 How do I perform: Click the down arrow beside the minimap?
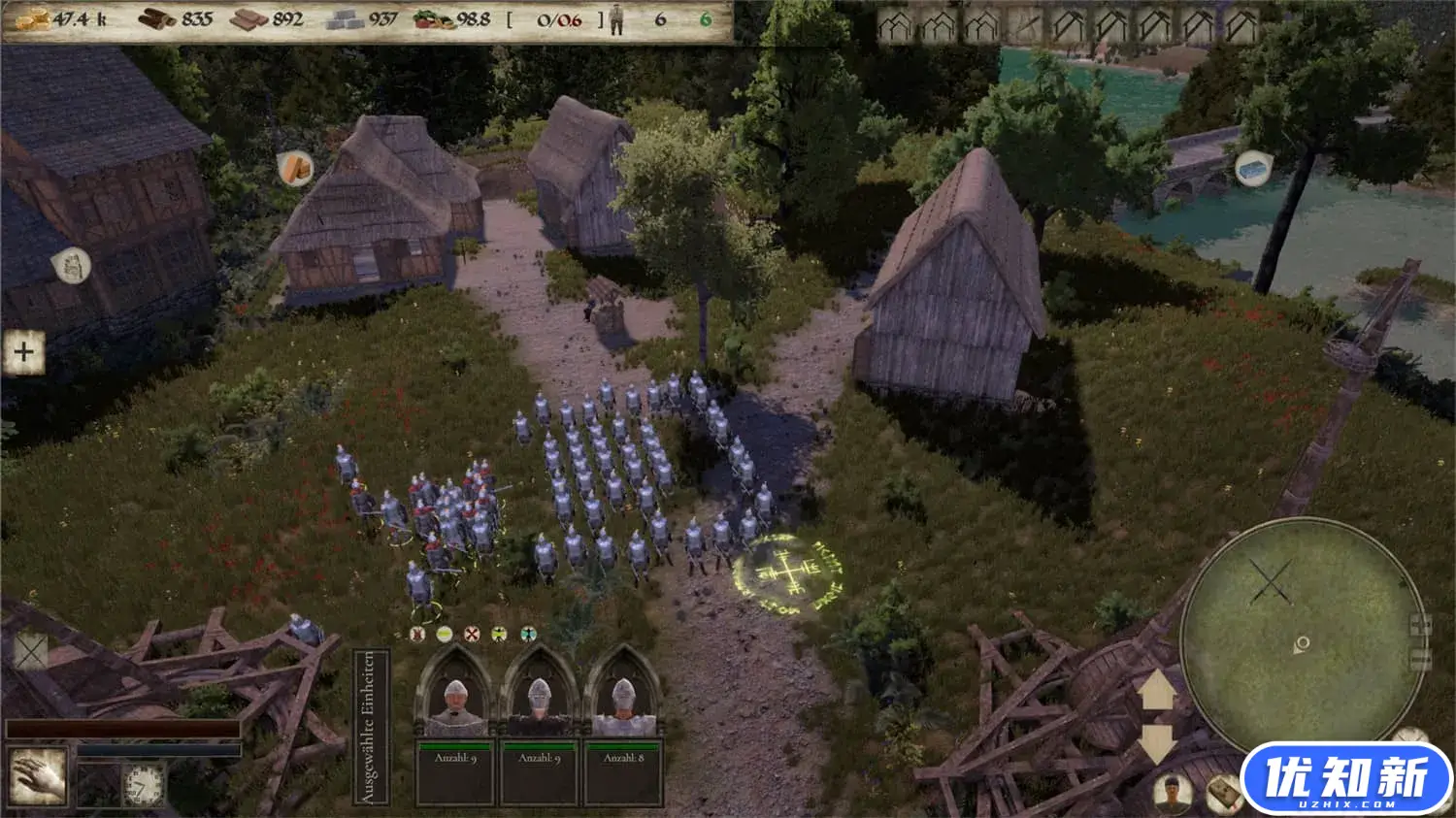point(1157,742)
